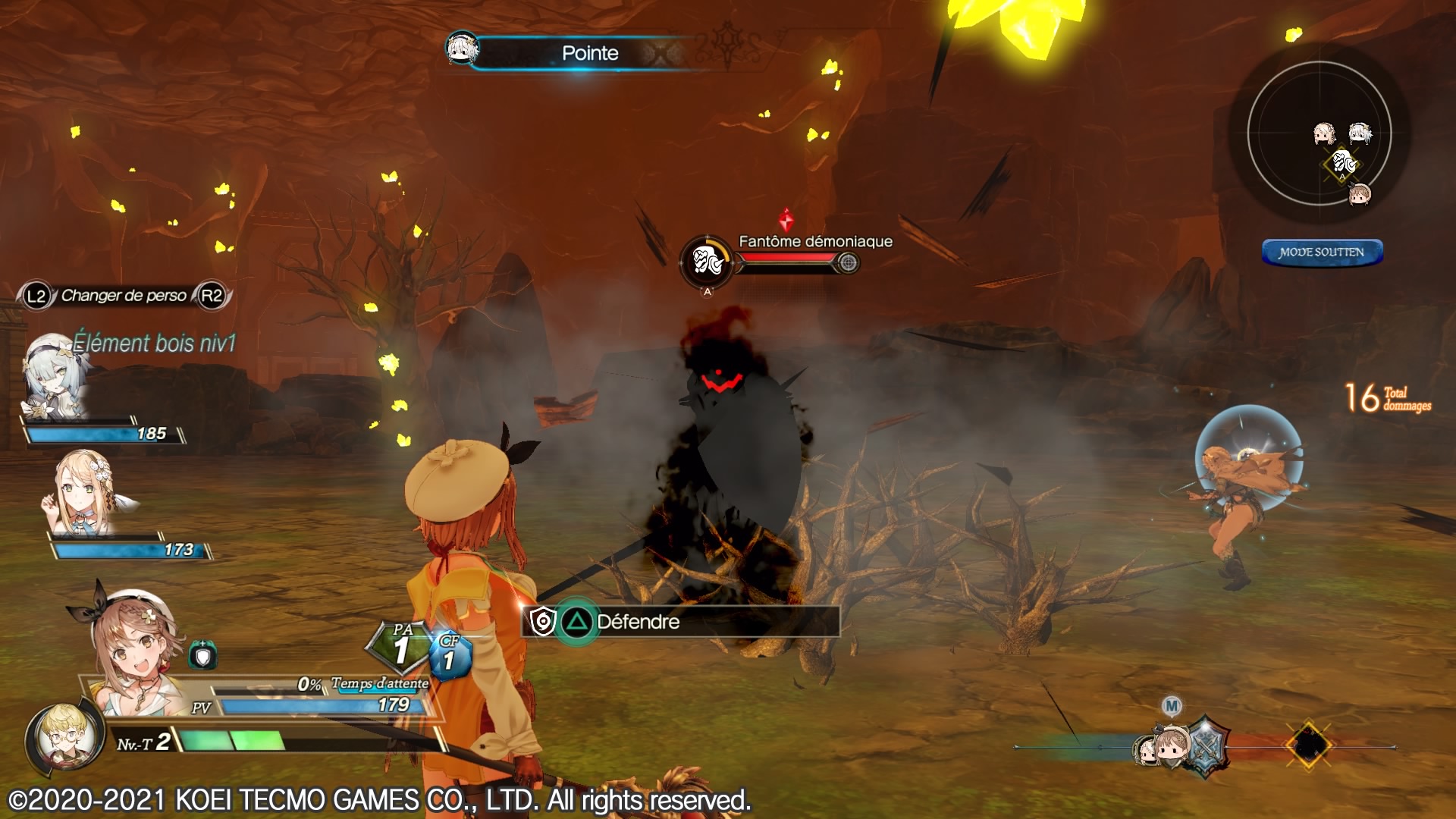
Task: Click the black diamond marker on timeline
Action: pyautogui.click(x=1308, y=746)
